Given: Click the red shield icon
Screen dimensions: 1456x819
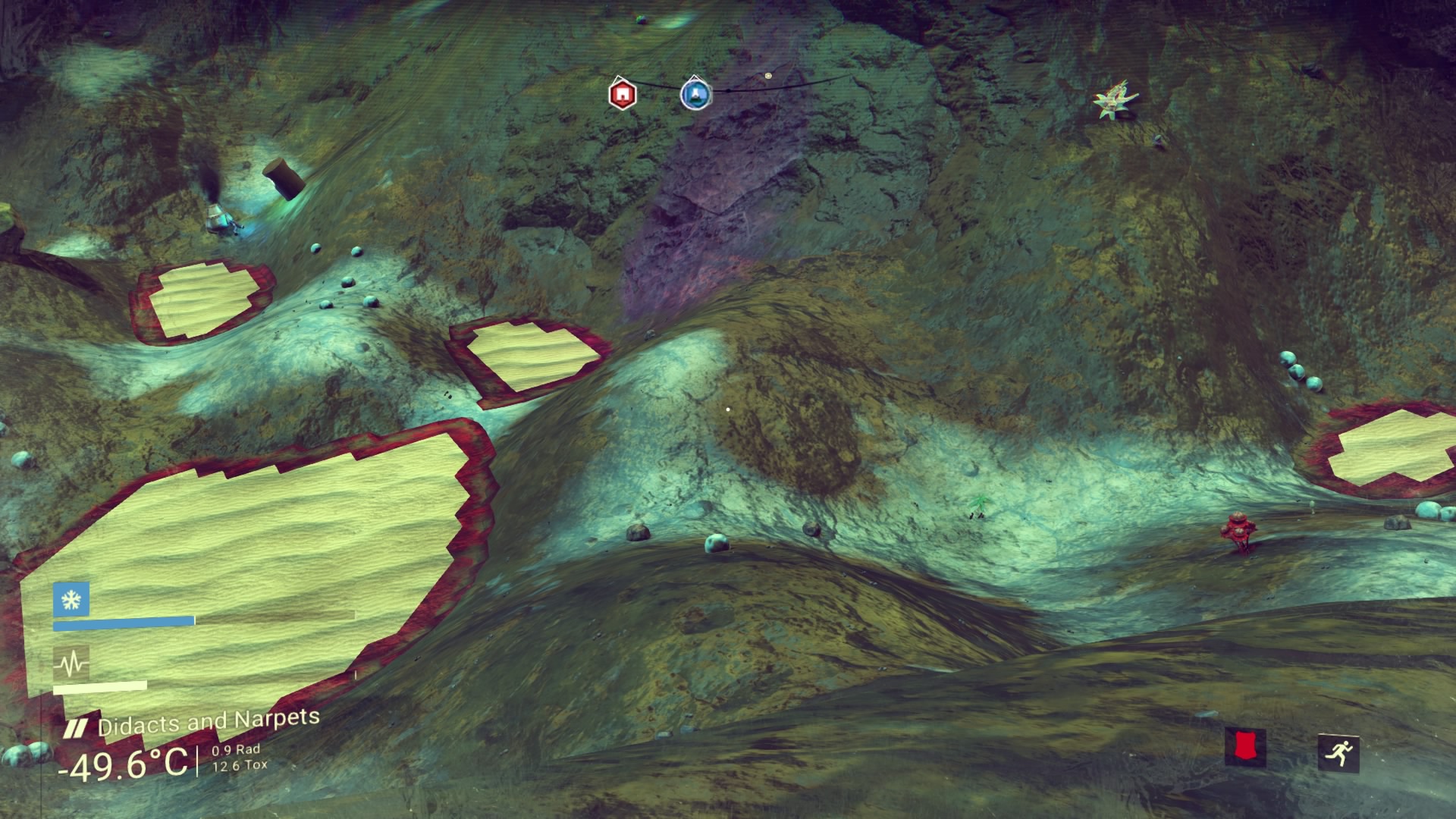Looking at the screenshot, I should coord(1245,747).
